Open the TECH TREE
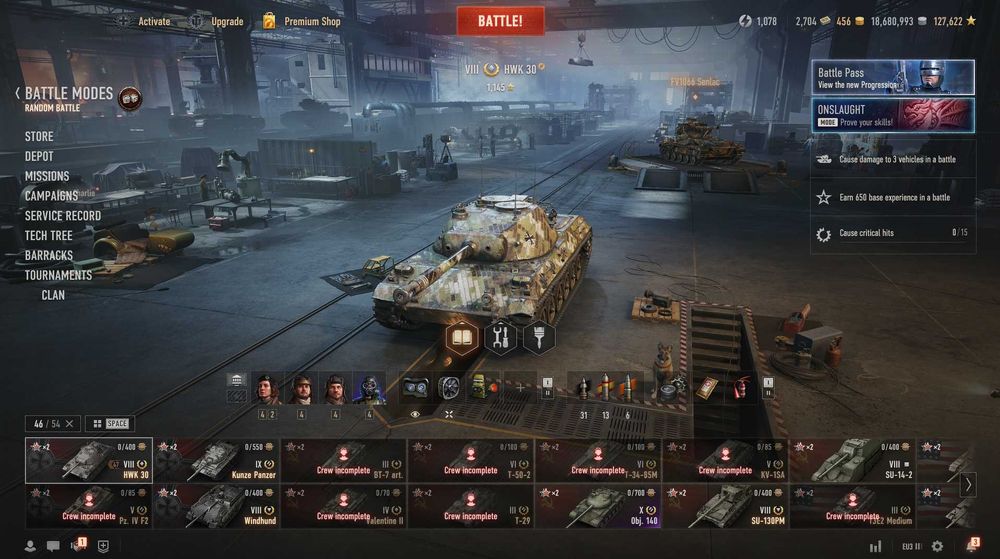The height and width of the screenshot is (559, 1000). tap(48, 235)
